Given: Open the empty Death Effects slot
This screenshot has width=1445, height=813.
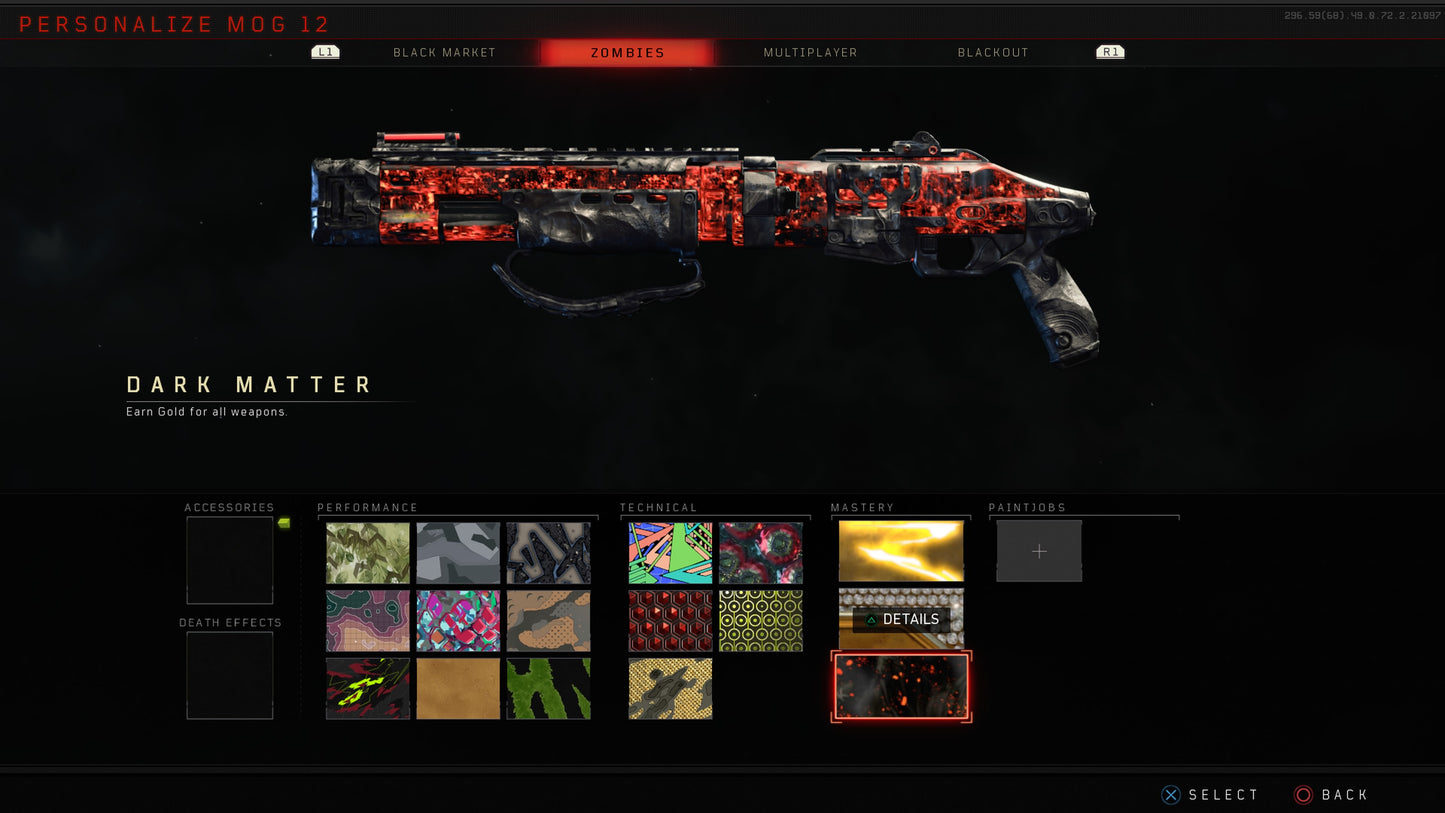Looking at the screenshot, I should coord(230,675).
